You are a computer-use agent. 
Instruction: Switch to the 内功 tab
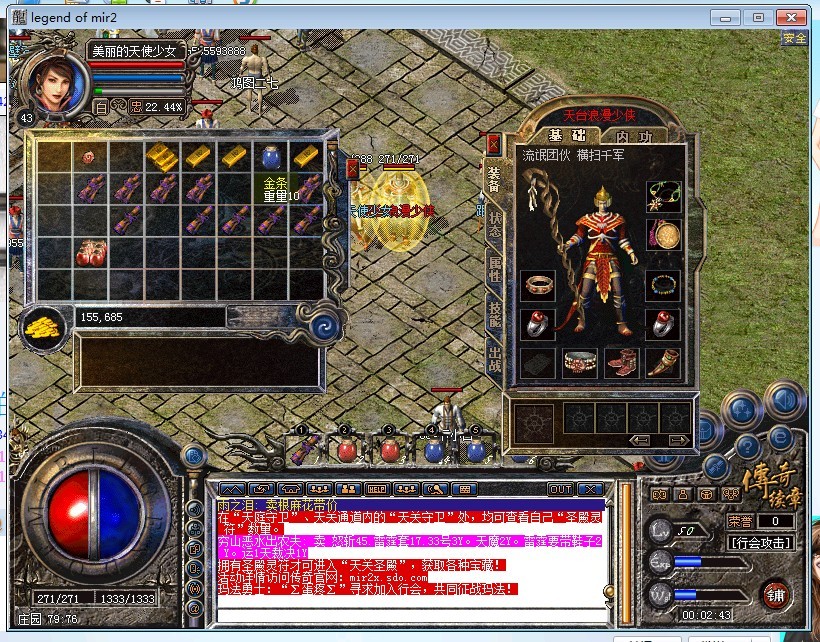(633, 136)
